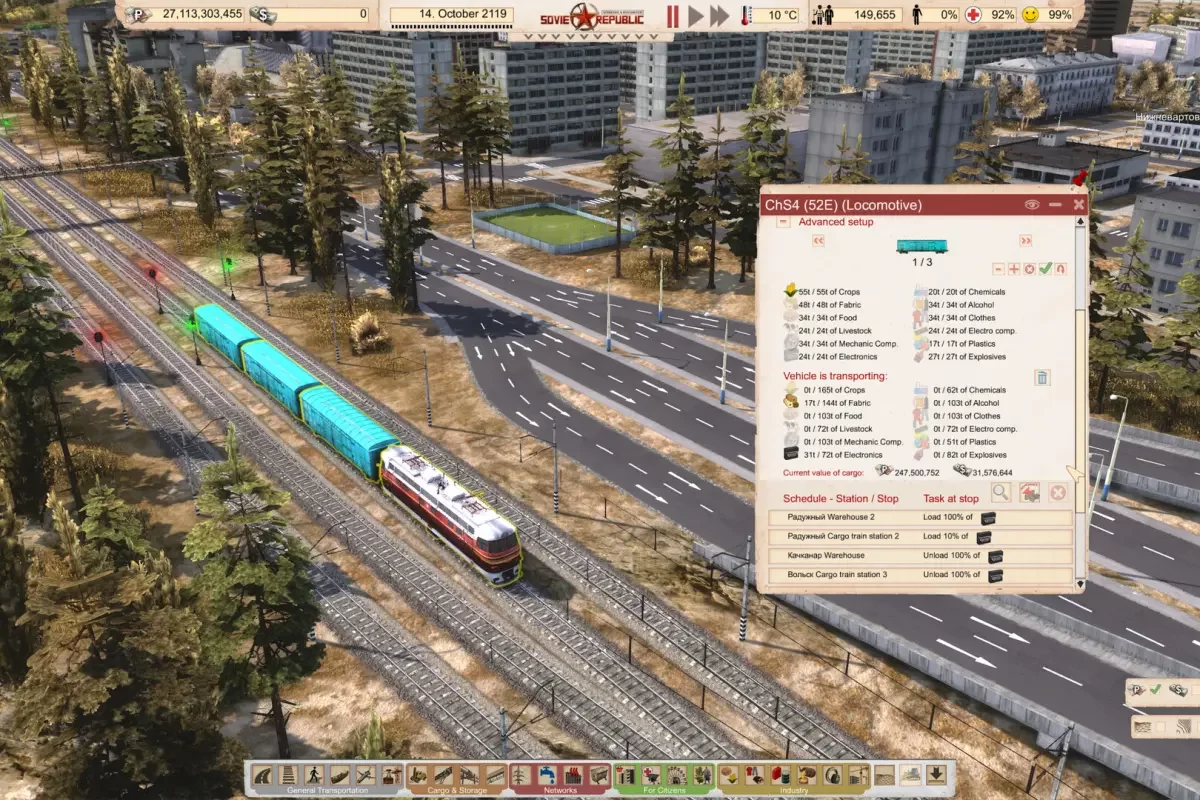This screenshot has height=800, width=1200.
Task: Open the schedule magnifying glass search
Action: coord(1000,492)
